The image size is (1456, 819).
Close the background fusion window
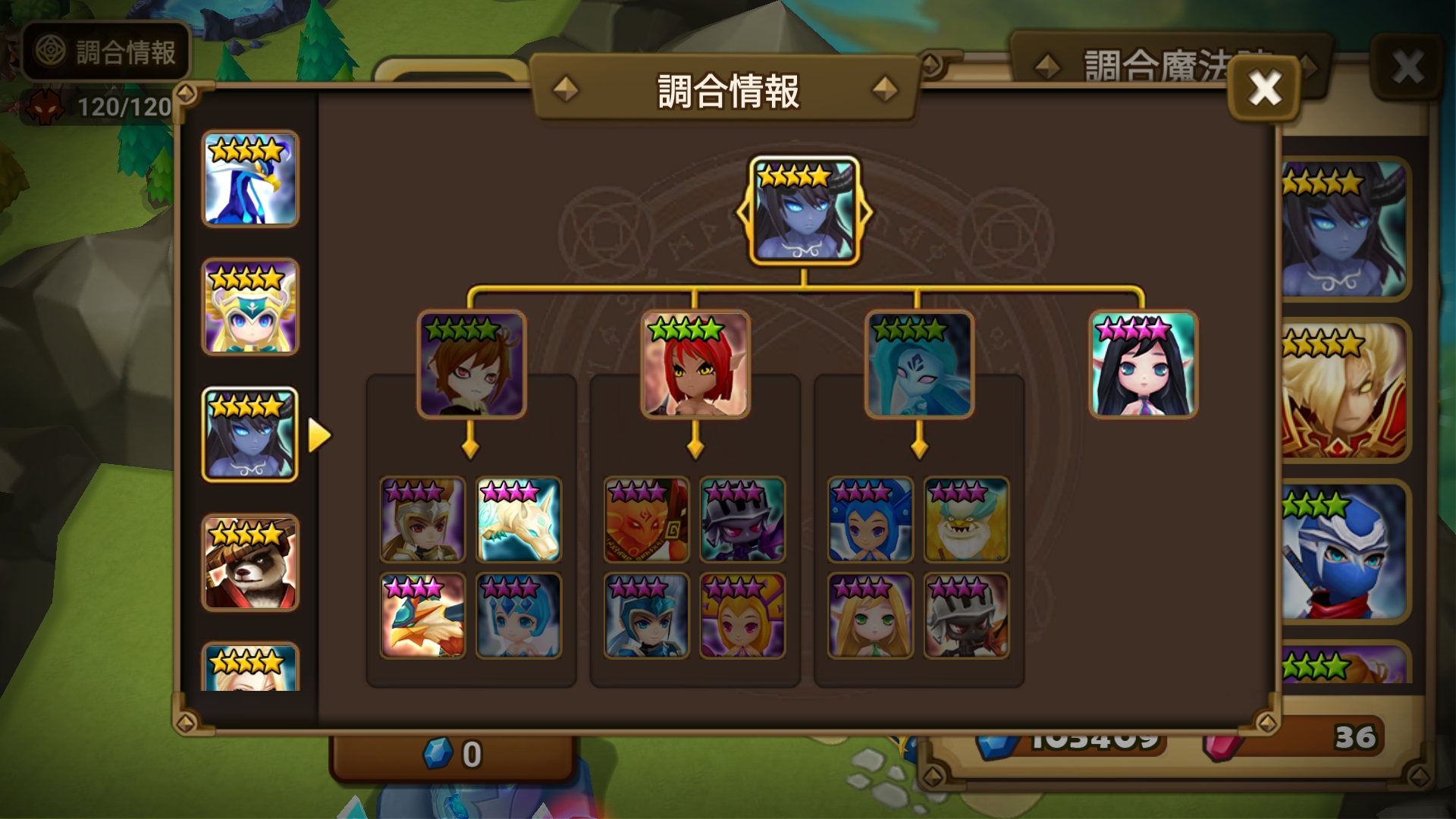click(x=1407, y=67)
